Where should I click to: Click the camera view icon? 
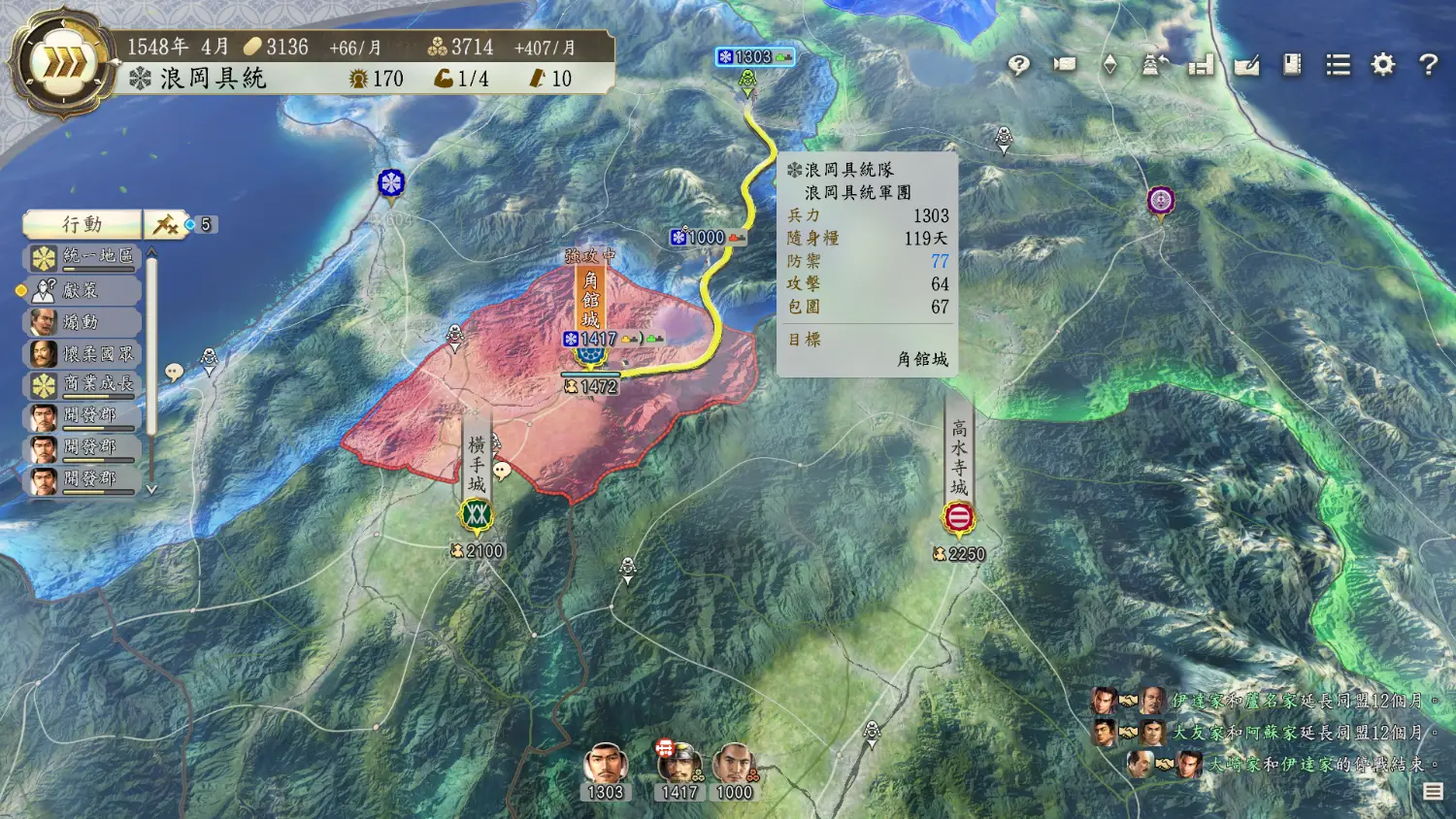[x=1065, y=65]
